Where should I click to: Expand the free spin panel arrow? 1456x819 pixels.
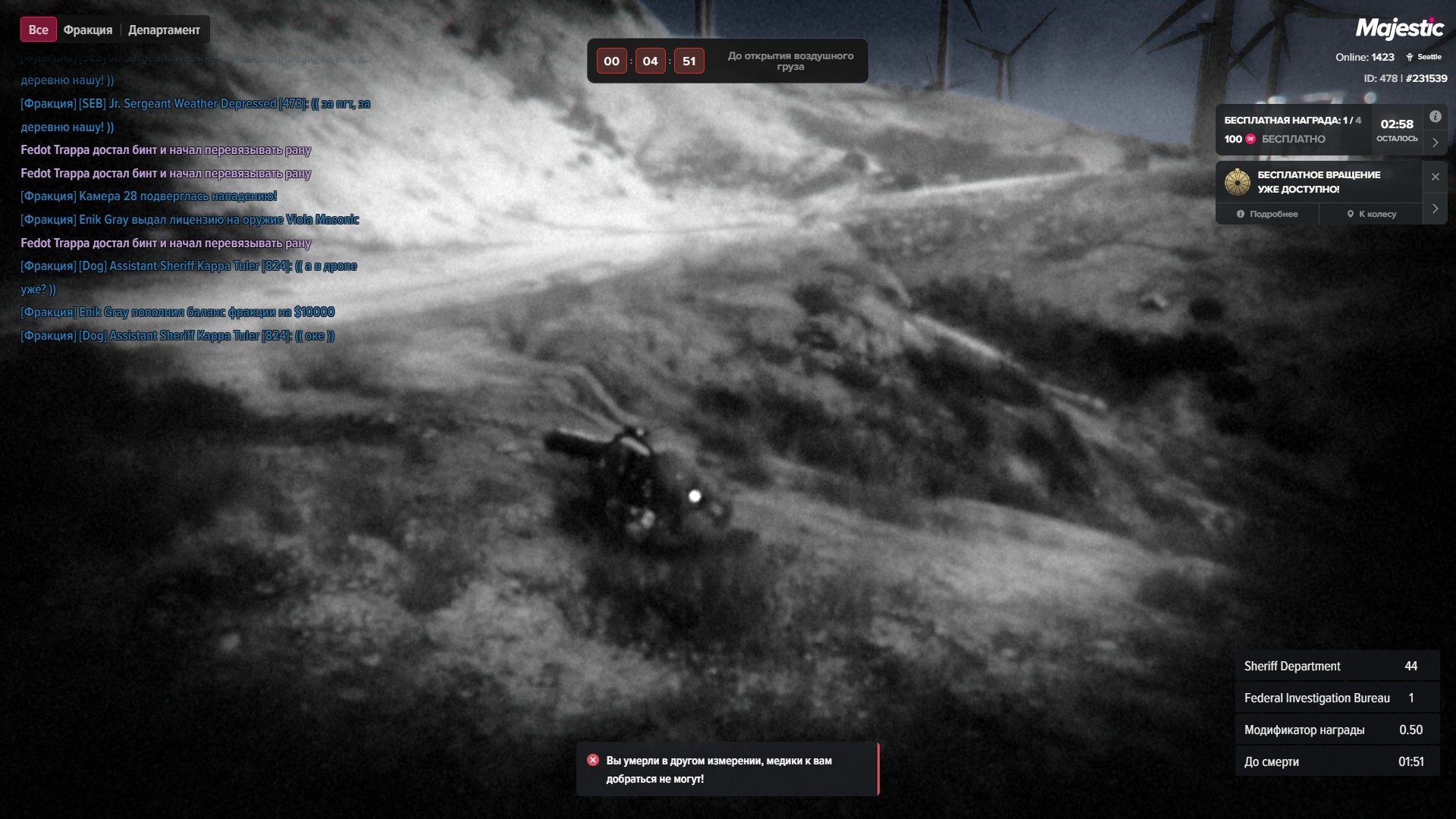point(1435,209)
